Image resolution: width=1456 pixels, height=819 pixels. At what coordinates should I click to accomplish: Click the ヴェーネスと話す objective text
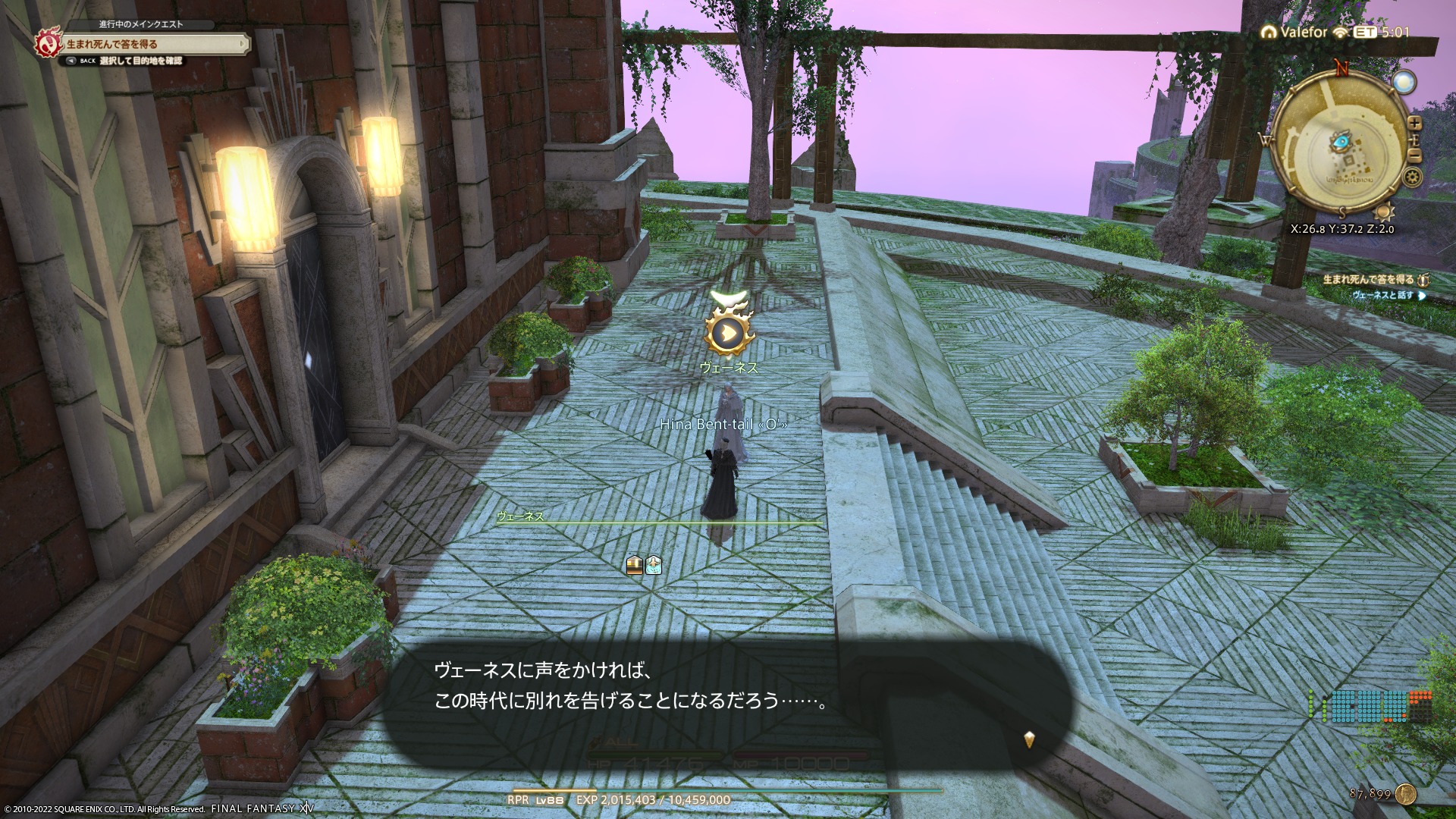1382,295
